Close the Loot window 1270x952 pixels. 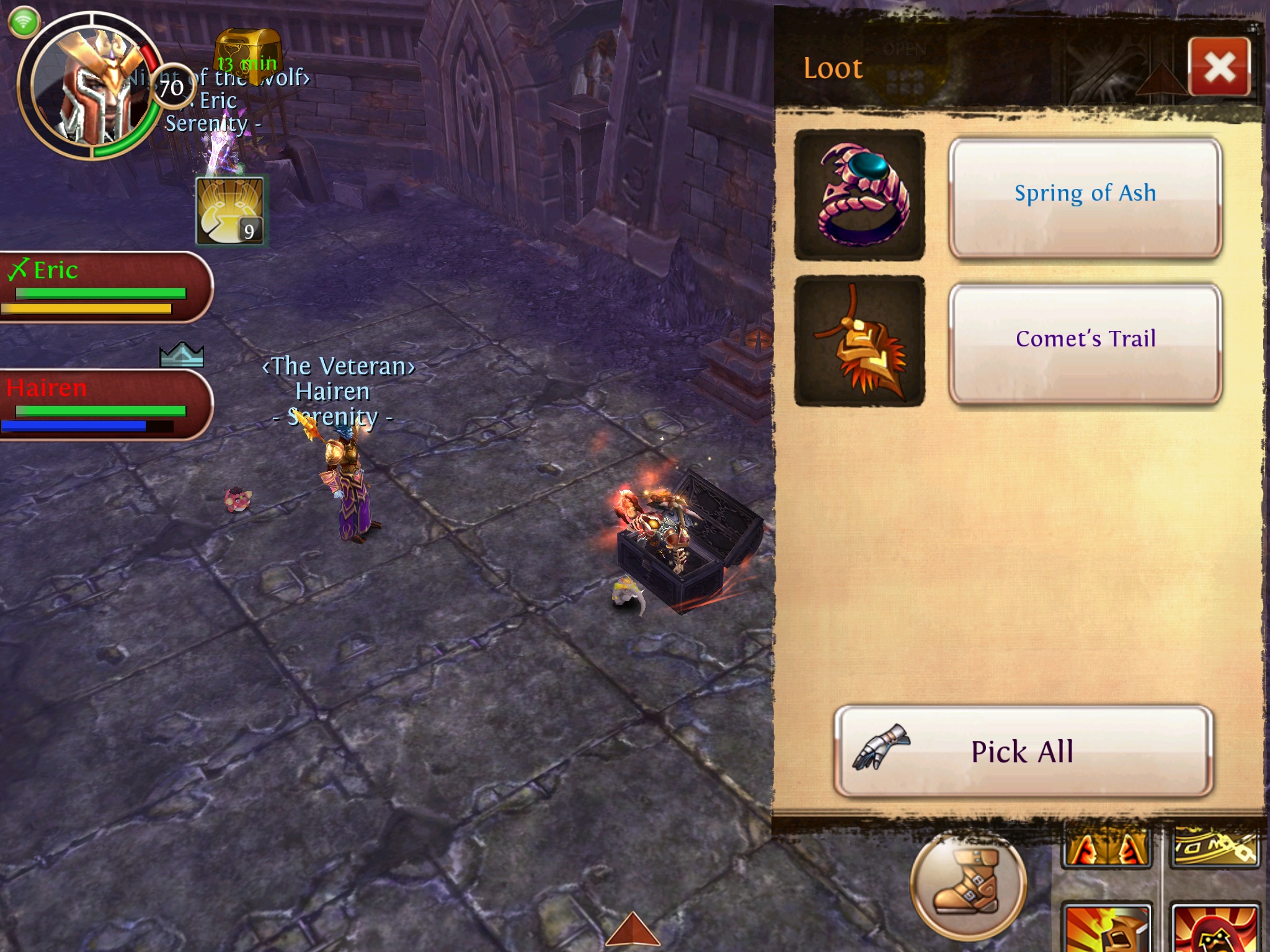click(1219, 67)
